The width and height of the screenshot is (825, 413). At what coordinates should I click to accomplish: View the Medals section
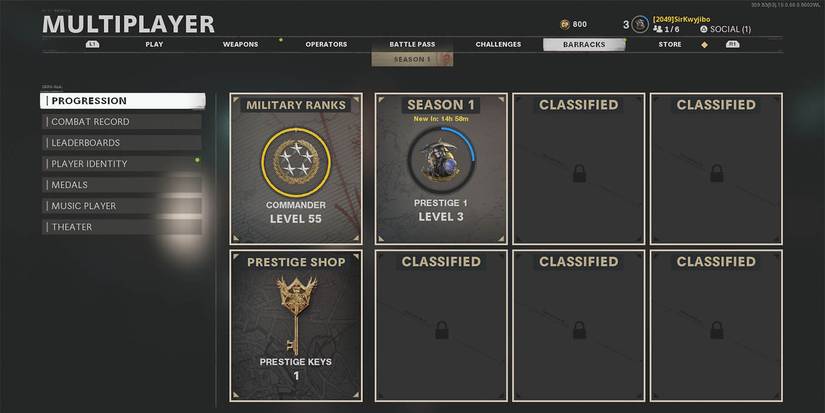[x=122, y=185]
